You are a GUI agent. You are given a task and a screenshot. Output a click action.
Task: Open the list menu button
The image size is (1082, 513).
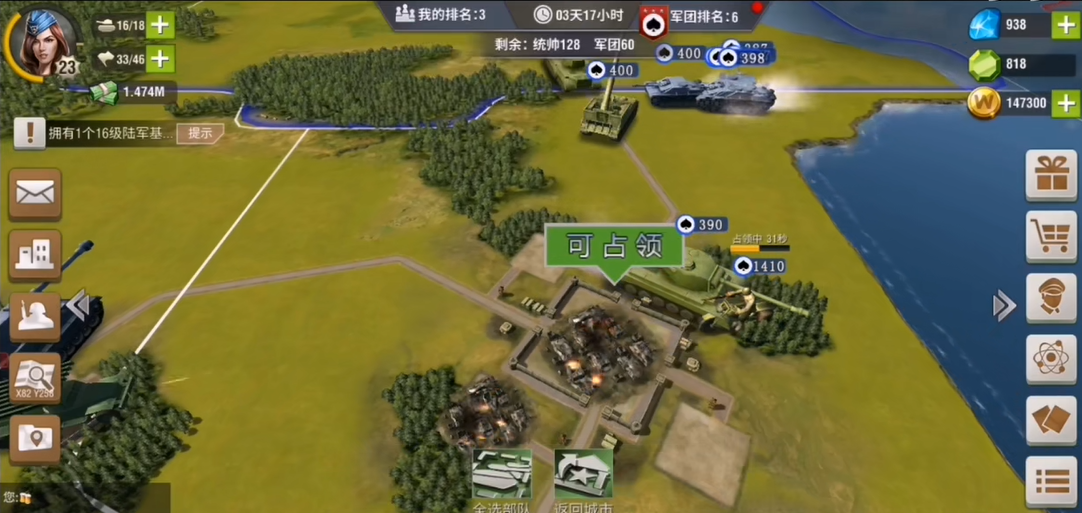(x=1051, y=481)
